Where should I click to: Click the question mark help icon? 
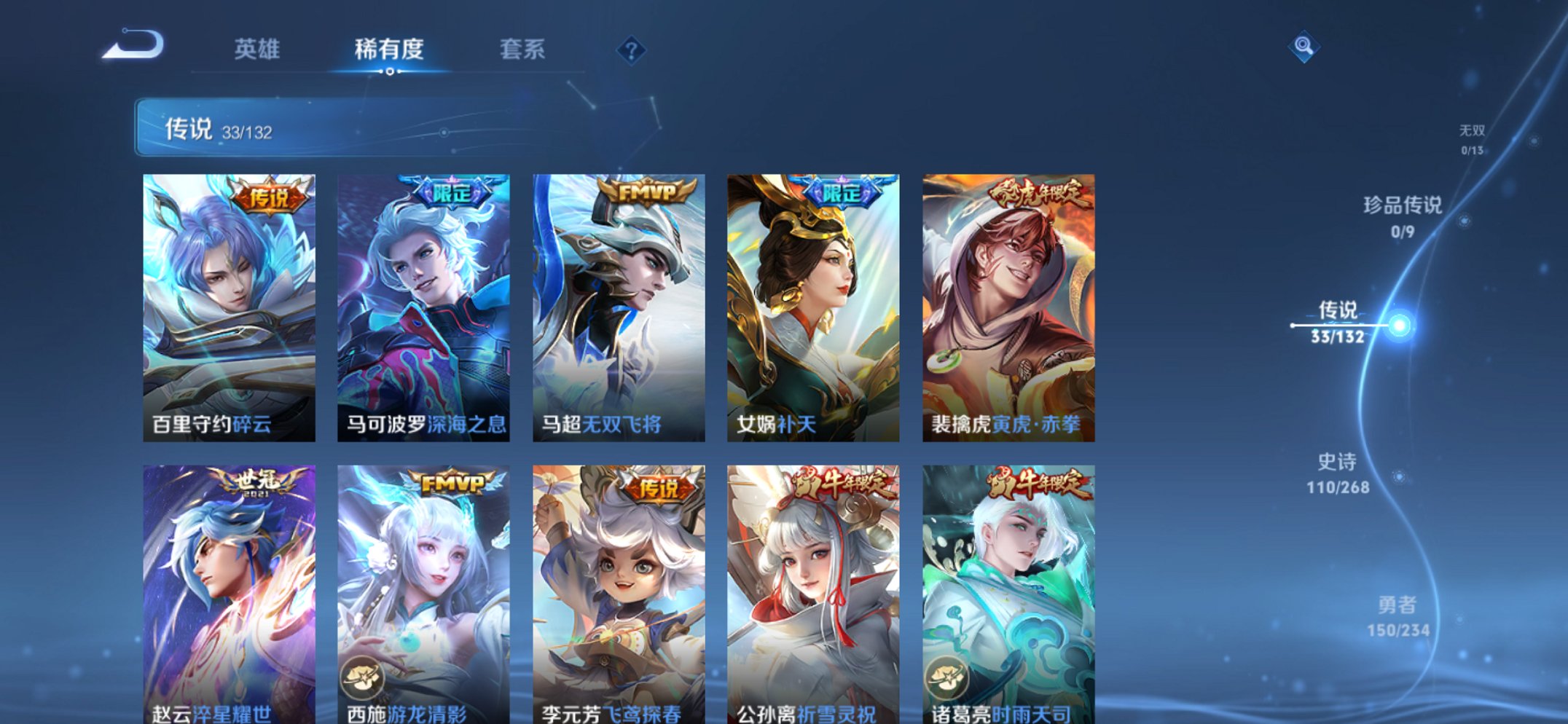[x=633, y=50]
